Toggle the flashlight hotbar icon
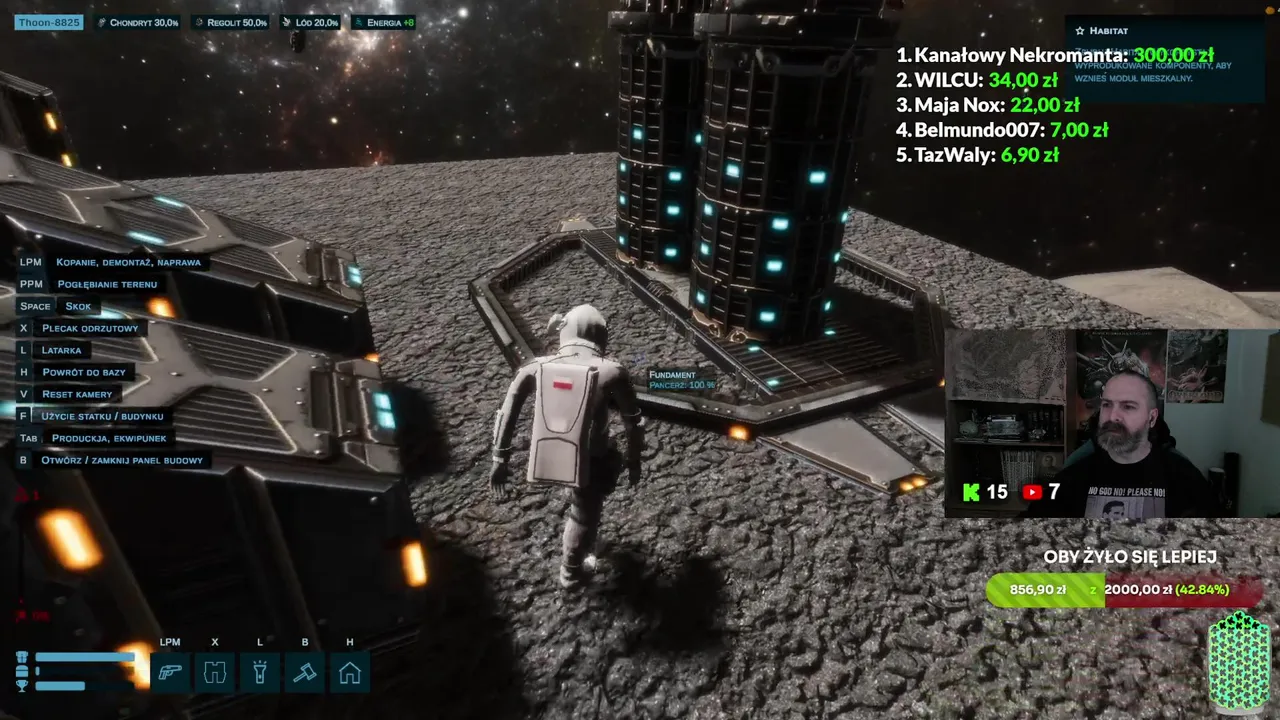 (x=260, y=672)
